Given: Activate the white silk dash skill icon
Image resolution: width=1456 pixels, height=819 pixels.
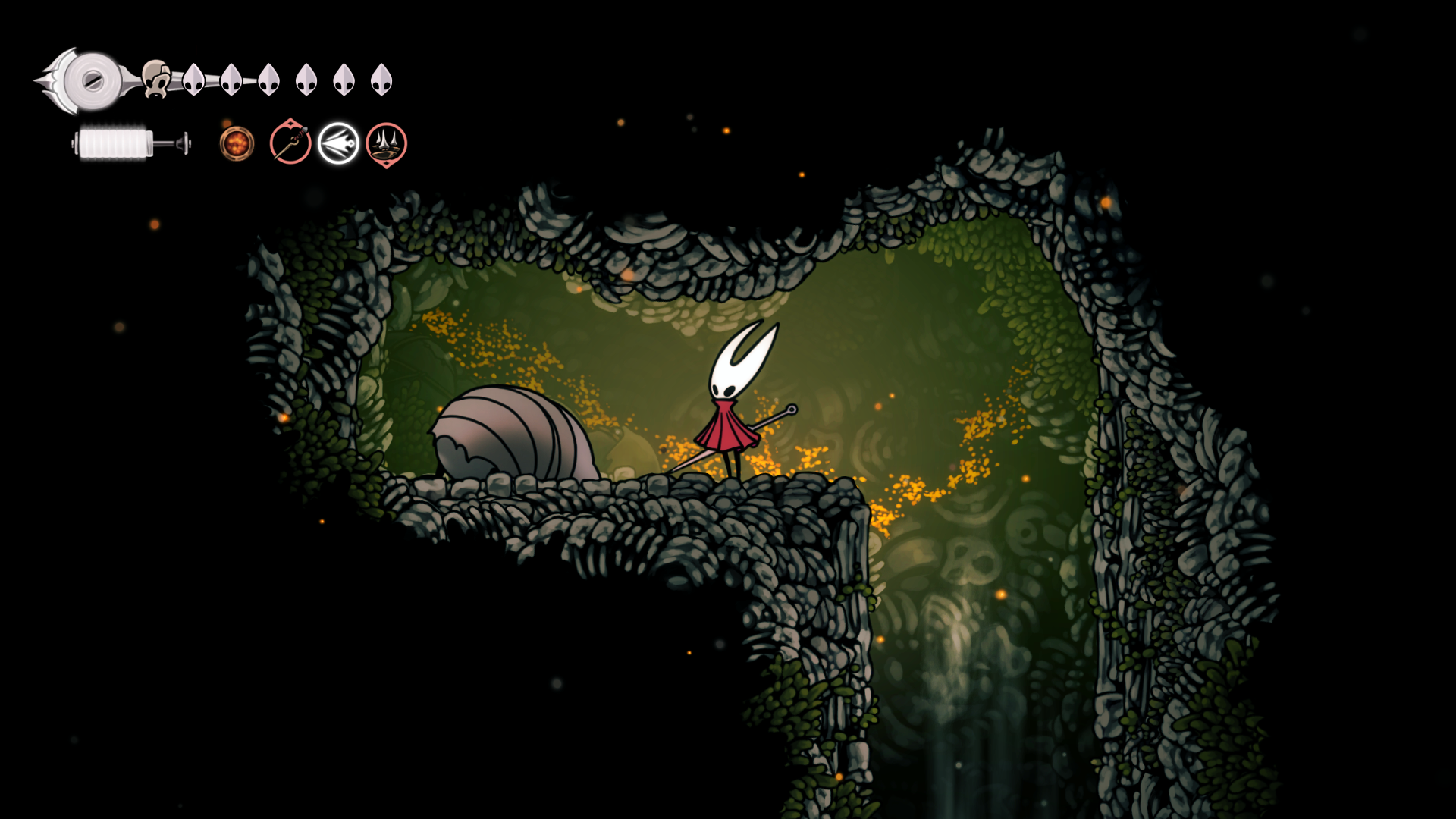Looking at the screenshot, I should tap(338, 143).
